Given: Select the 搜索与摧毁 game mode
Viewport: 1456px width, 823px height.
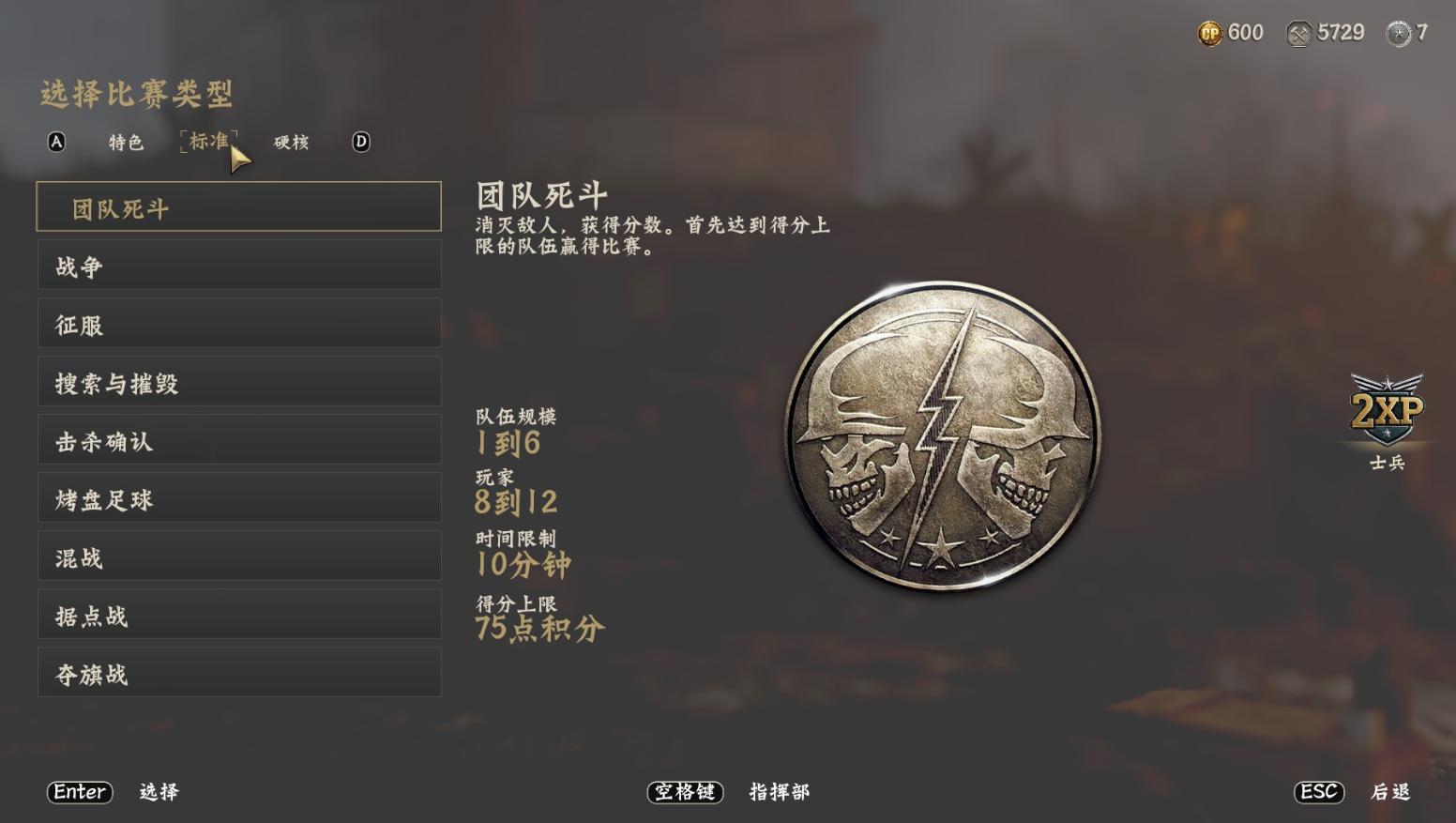Looking at the screenshot, I should [239, 381].
